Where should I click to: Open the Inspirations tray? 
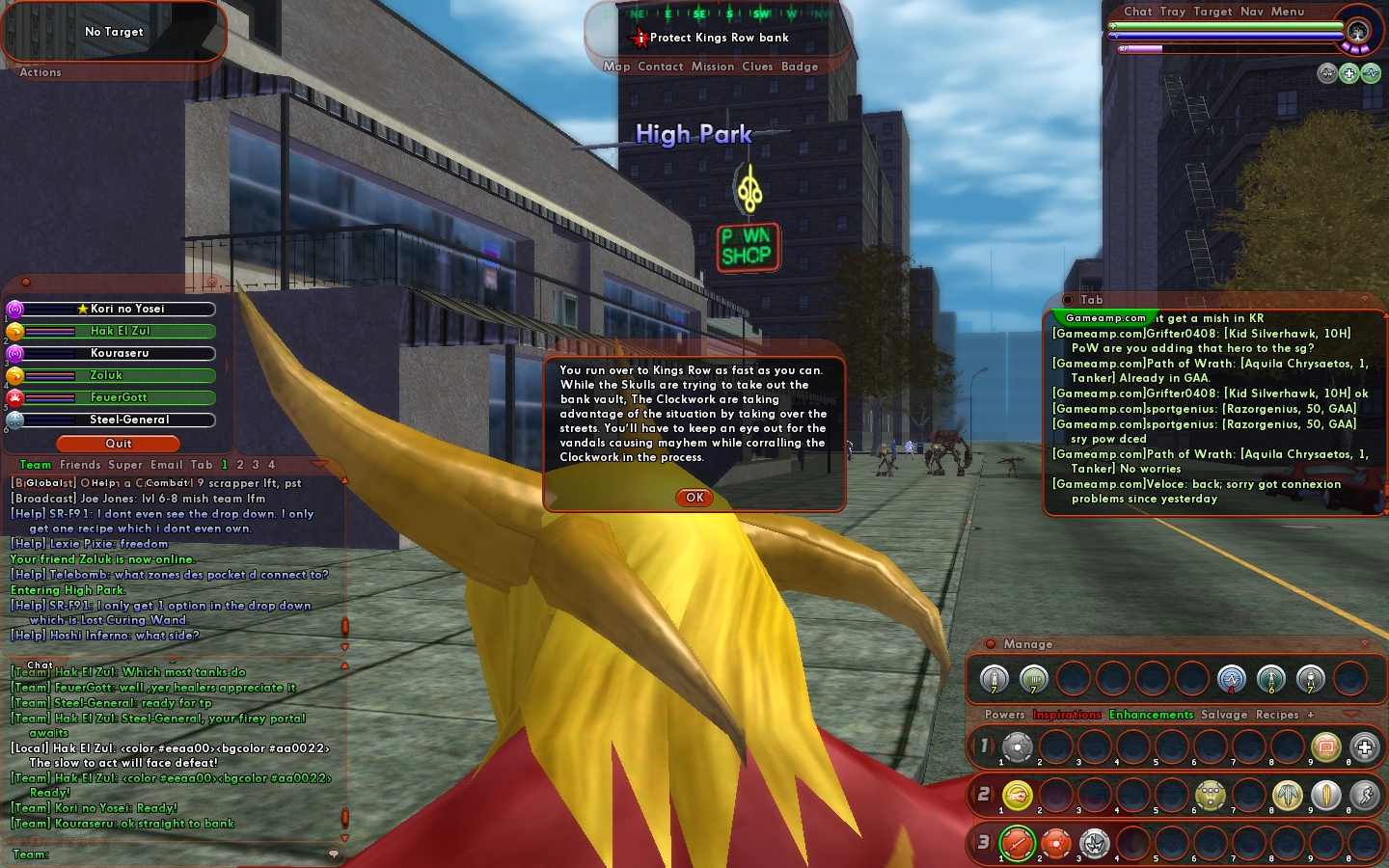point(1067,715)
